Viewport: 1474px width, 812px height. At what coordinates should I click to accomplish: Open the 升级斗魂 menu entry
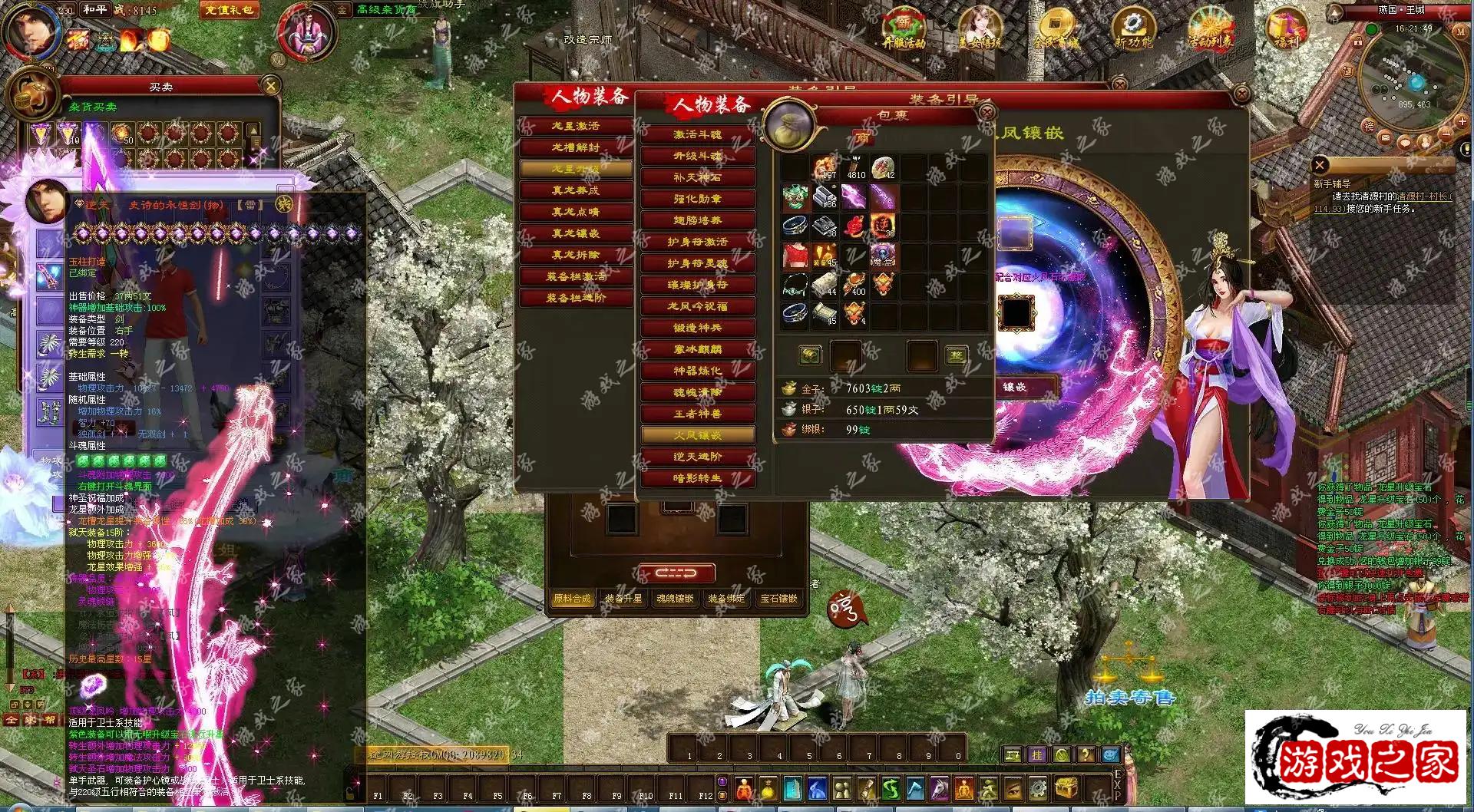(697, 156)
